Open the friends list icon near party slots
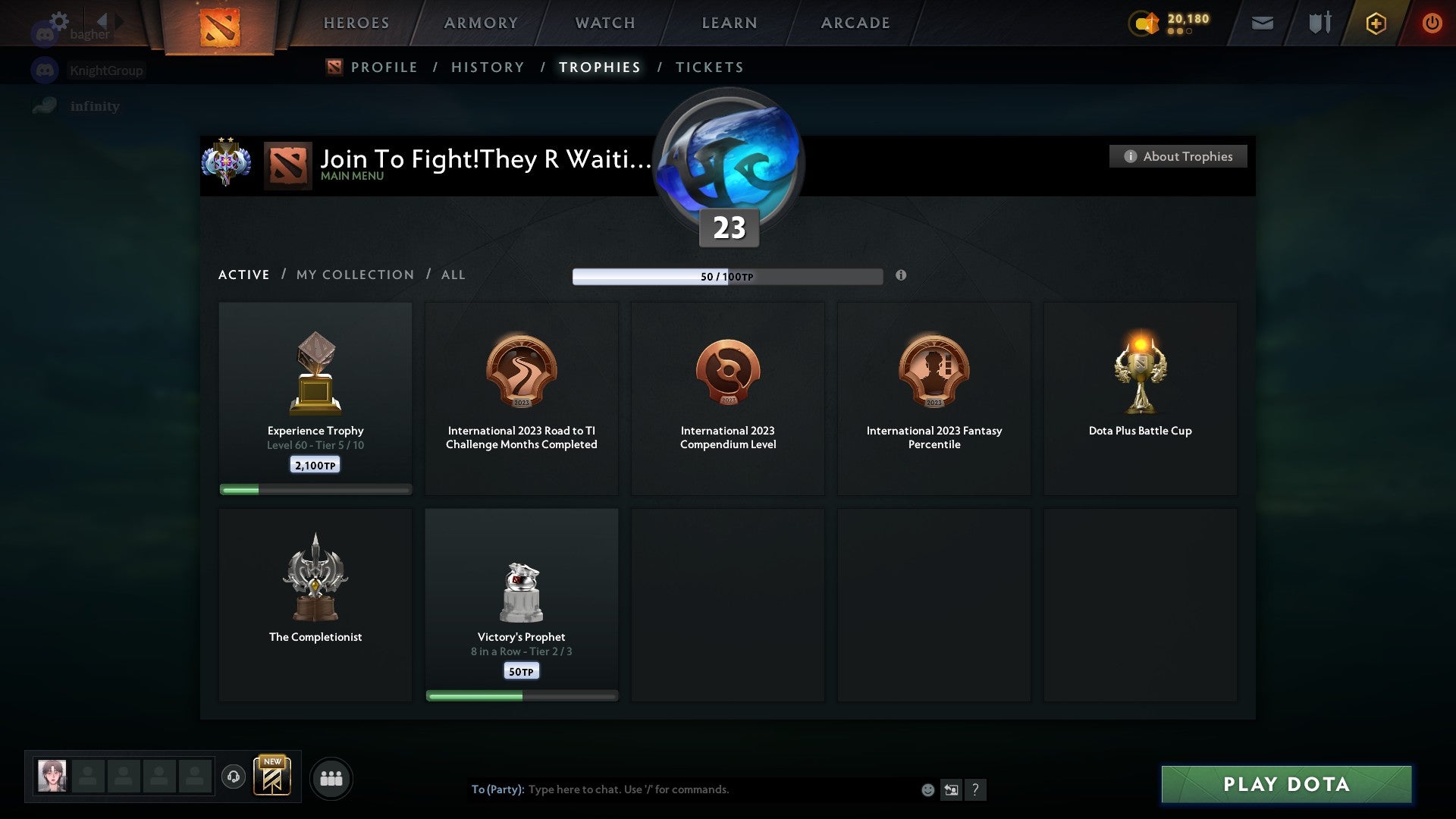Screen dimensions: 1456x819 [x=331, y=777]
